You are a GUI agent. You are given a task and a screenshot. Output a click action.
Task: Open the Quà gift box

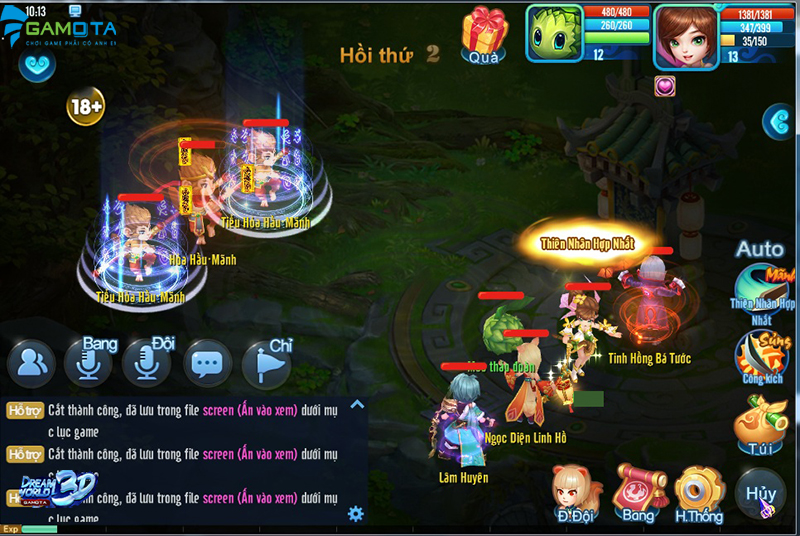pyautogui.click(x=485, y=33)
